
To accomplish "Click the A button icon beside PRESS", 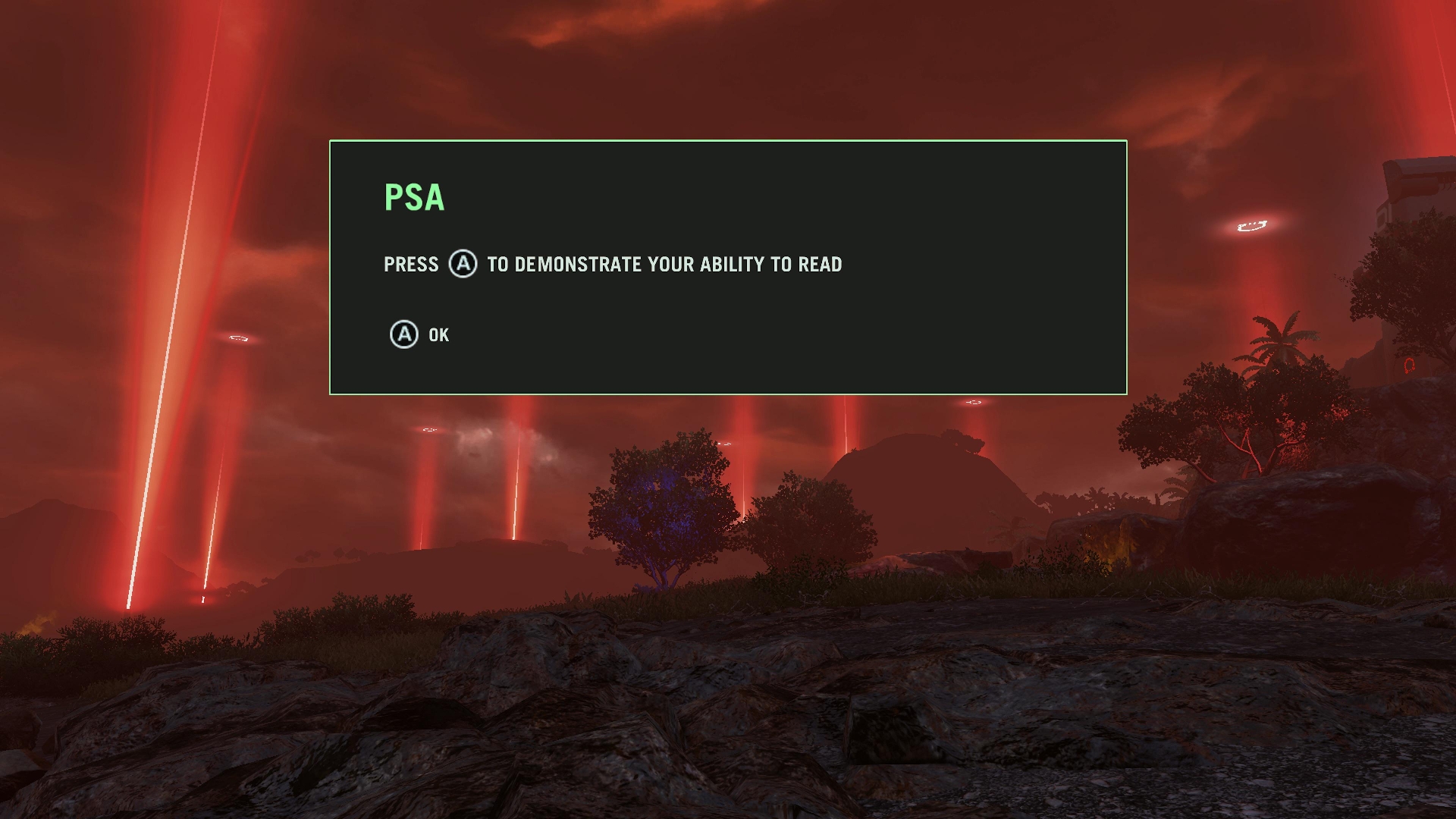I will (x=463, y=265).
